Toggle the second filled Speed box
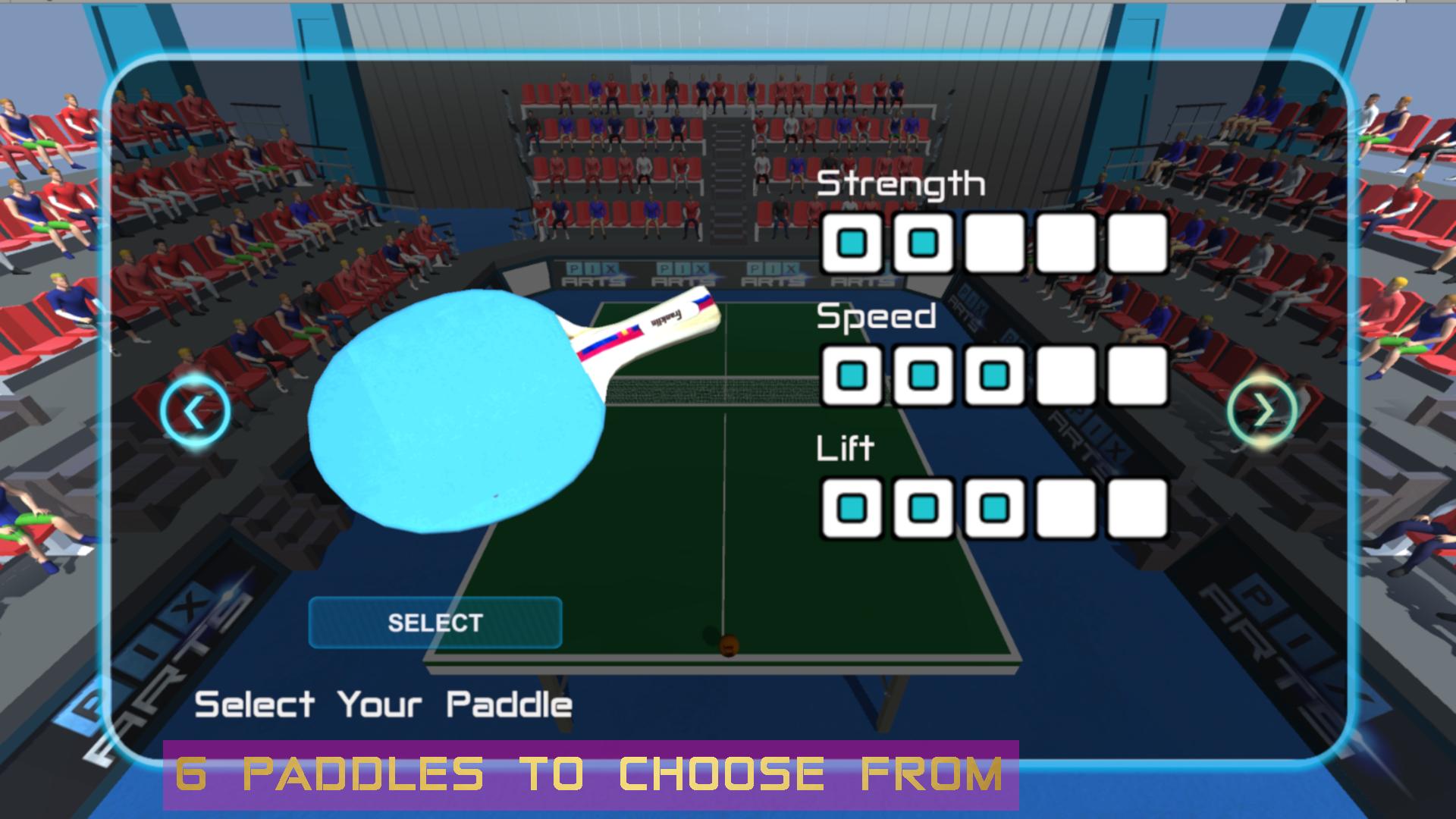Screen dimensions: 1456x819 pyautogui.click(x=923, y=375)
